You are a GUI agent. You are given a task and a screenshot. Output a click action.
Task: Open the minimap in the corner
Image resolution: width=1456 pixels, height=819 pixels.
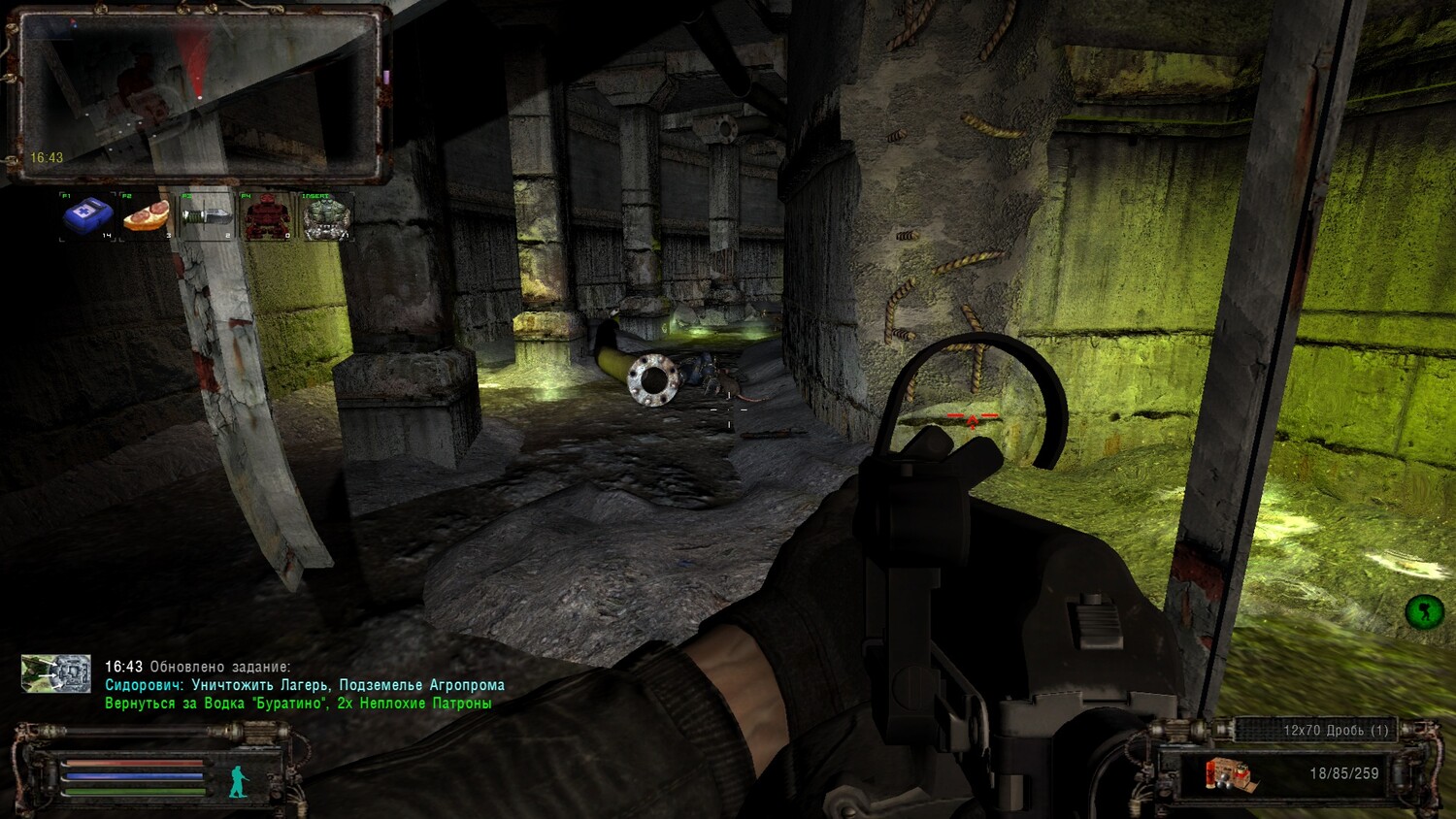(198, 94)
